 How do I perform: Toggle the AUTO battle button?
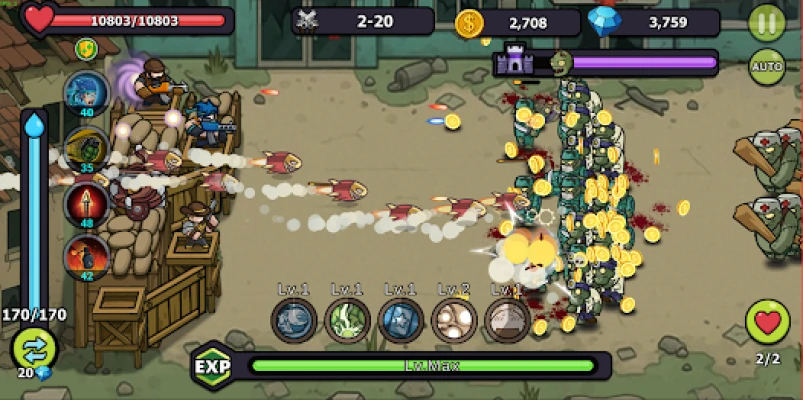[x=767, y=67]
